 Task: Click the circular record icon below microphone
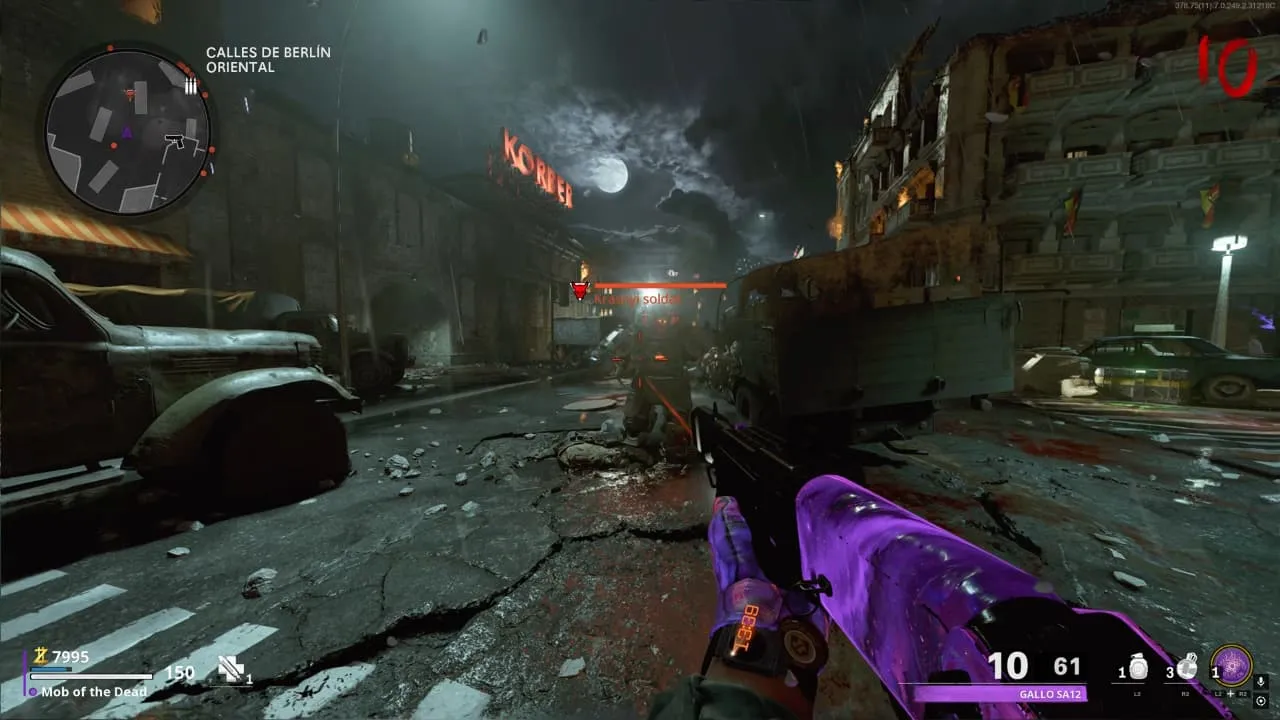1260,699
